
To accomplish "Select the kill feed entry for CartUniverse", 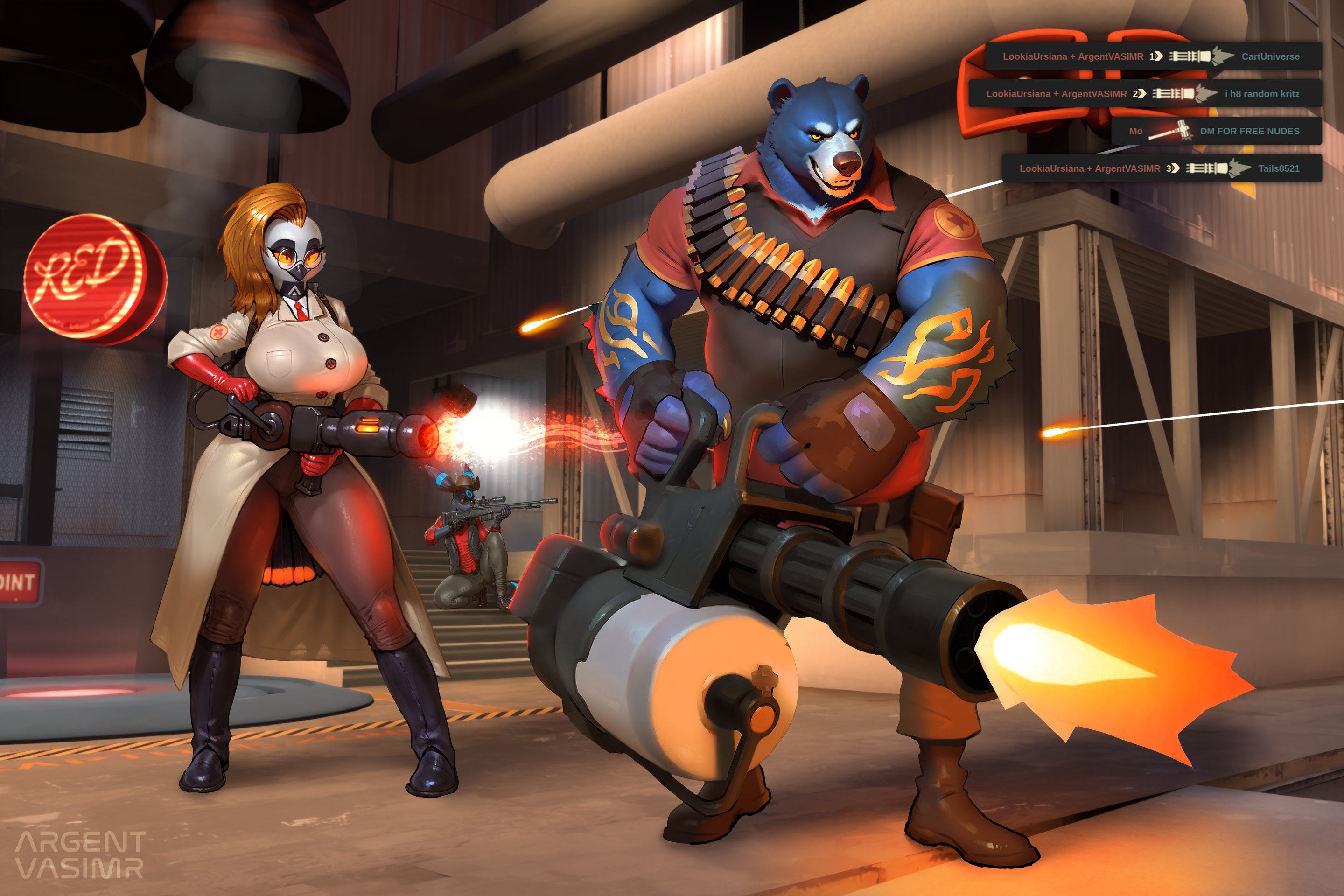I will coord(1153,56).
